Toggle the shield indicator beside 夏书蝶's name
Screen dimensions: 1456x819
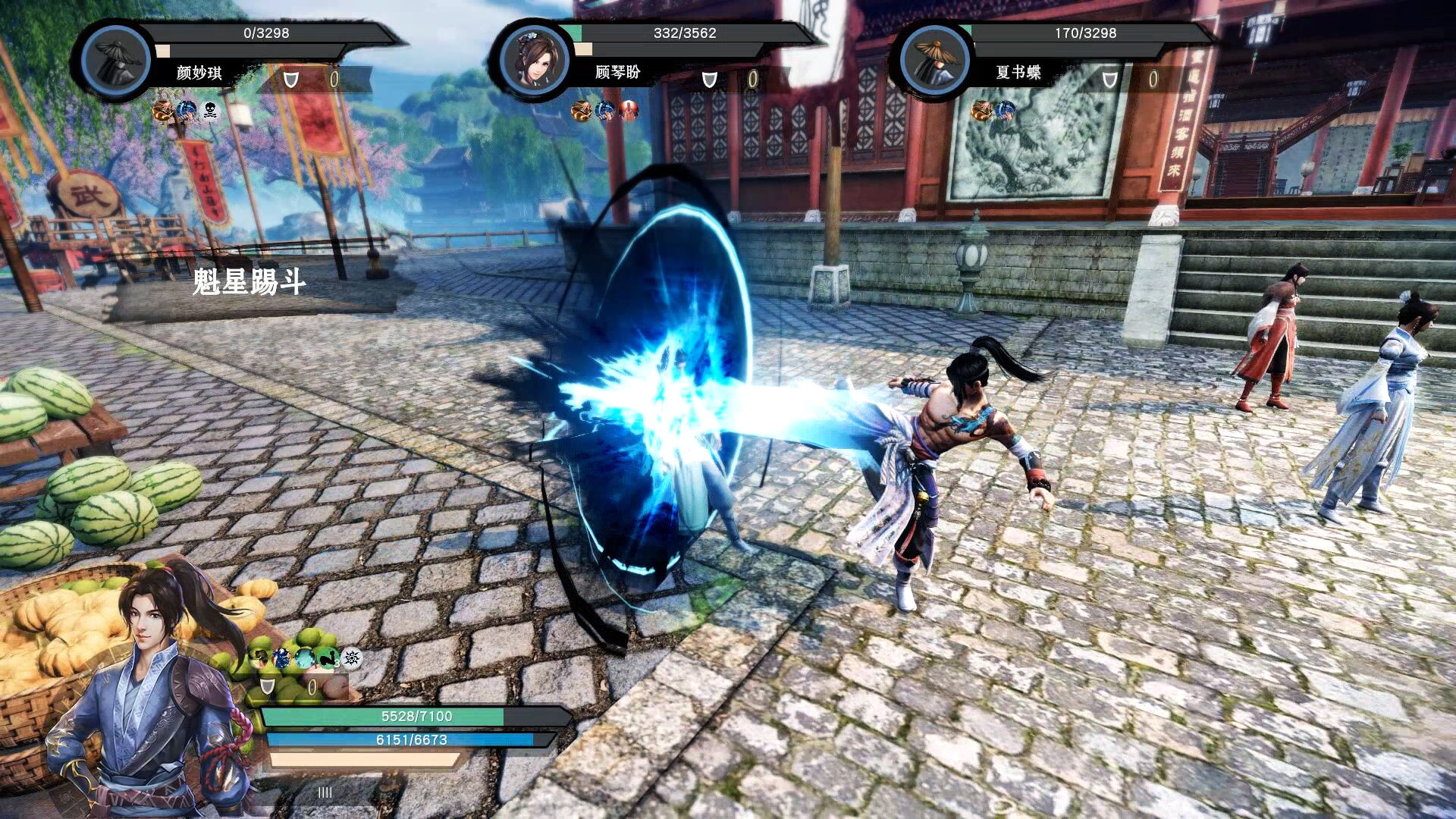pos(1108,78)
